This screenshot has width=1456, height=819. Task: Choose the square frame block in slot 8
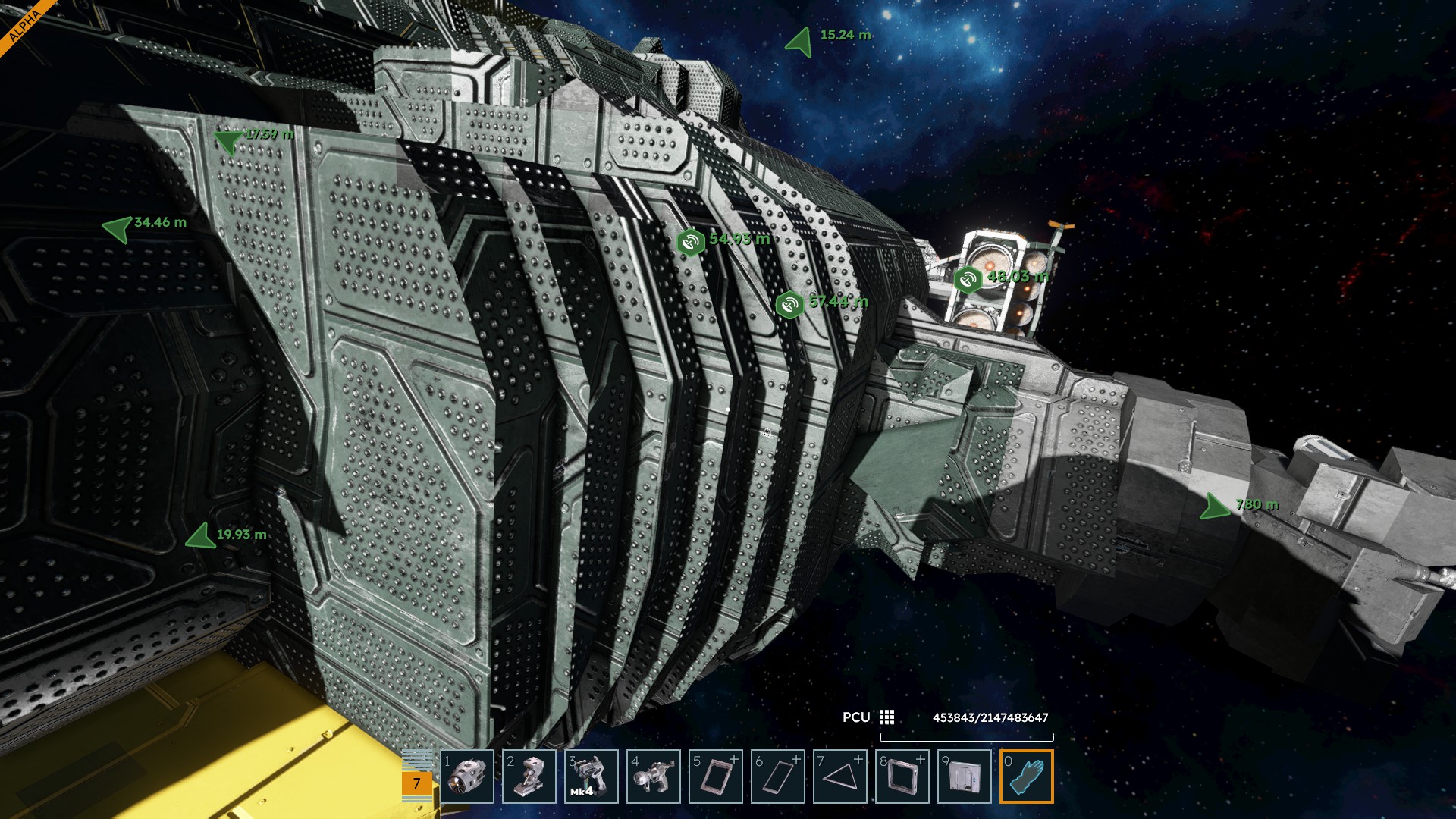[902, 777]
